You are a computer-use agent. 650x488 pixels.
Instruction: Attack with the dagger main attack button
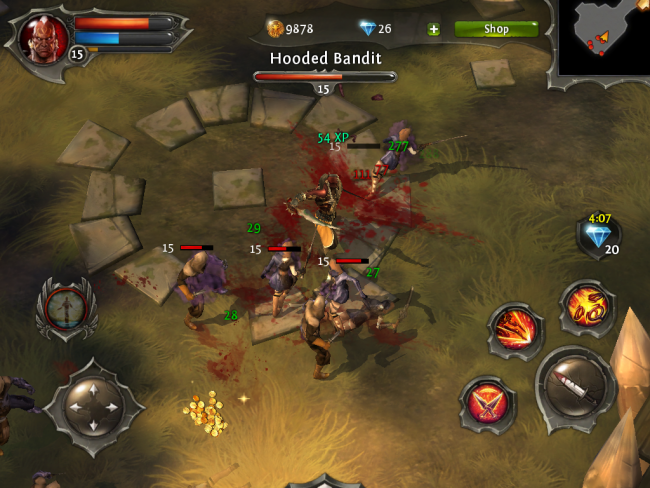click(575, 386)
